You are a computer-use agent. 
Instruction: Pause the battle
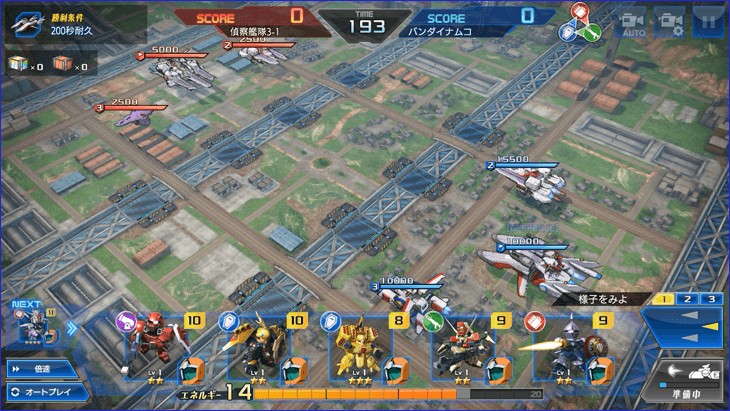pyautogui.click(x=707, y=22)
